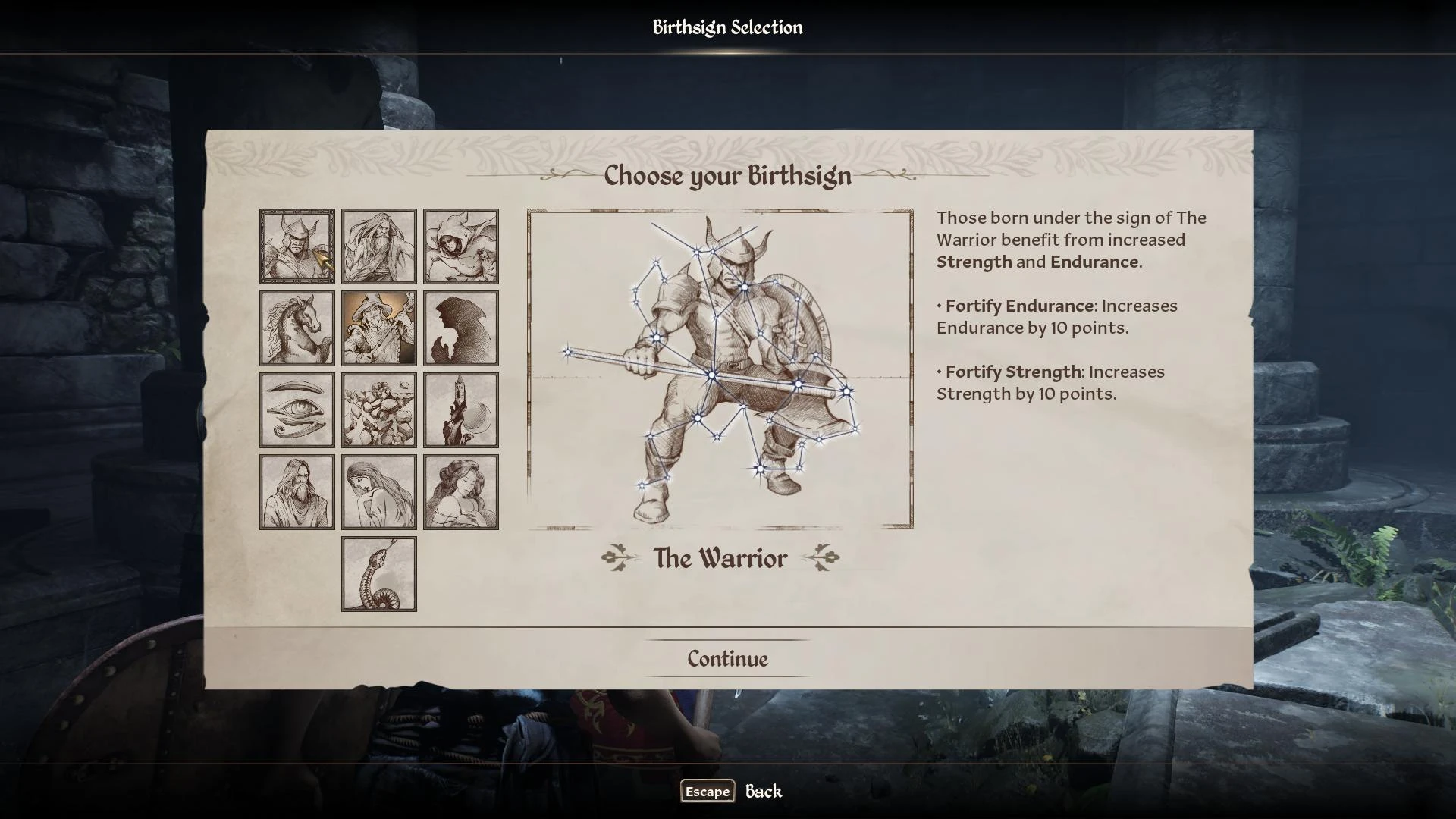Click the Escape key prompt

click(707, 792)
